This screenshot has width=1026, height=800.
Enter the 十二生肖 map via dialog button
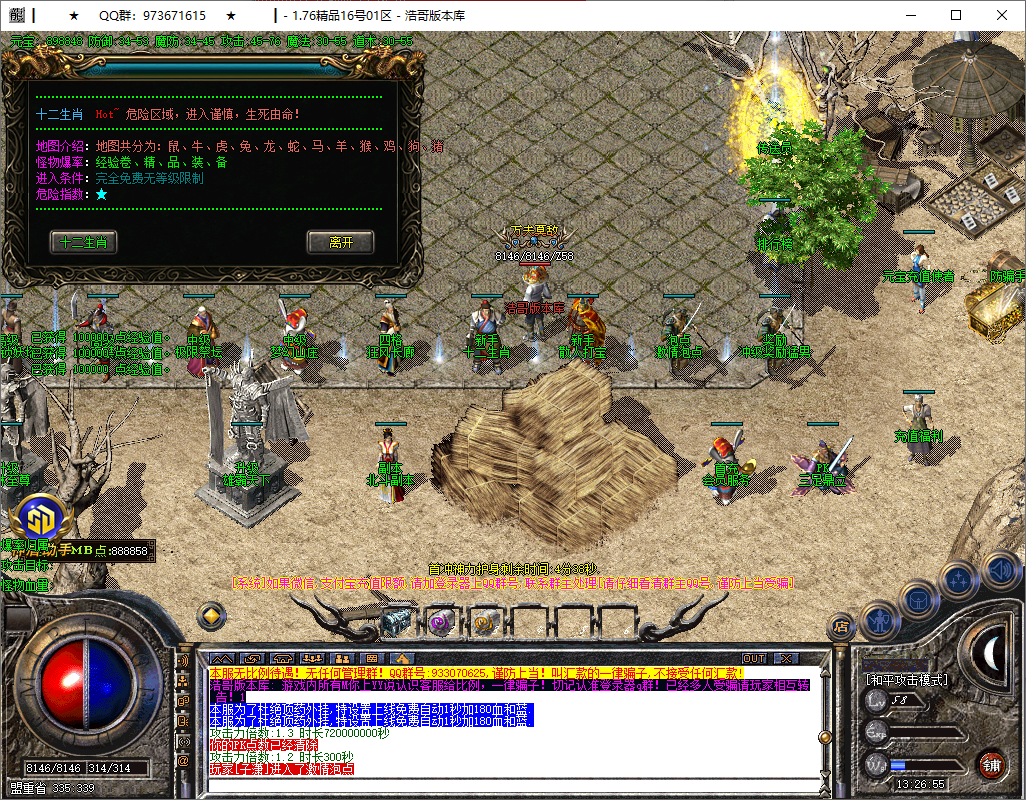(84, 242)
